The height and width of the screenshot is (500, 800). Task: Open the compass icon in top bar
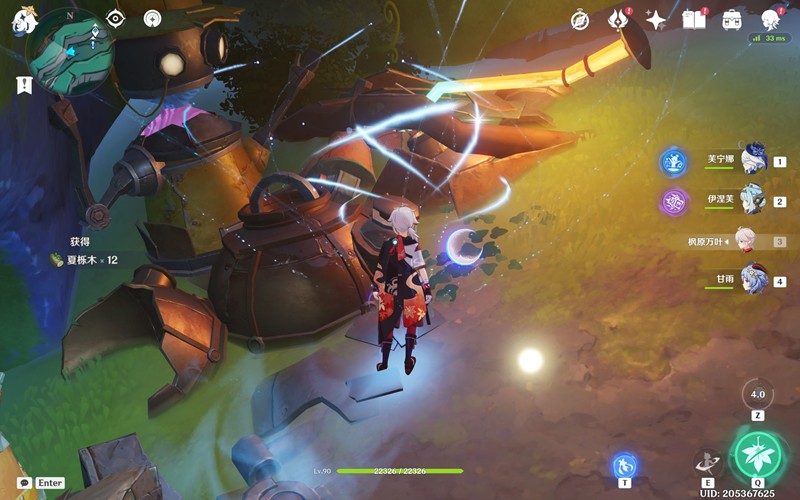pos(580,20)
